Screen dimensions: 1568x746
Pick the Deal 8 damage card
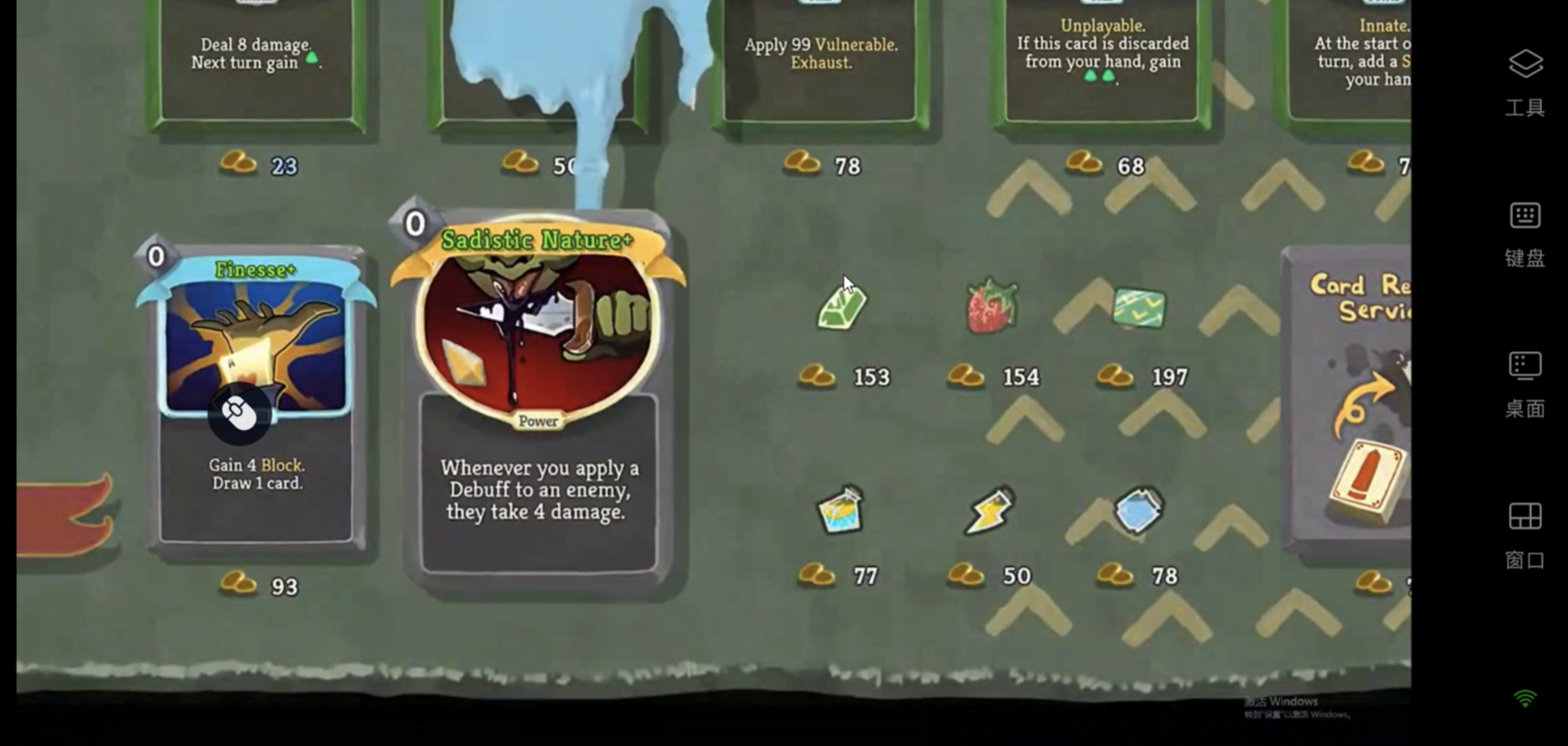257,61
